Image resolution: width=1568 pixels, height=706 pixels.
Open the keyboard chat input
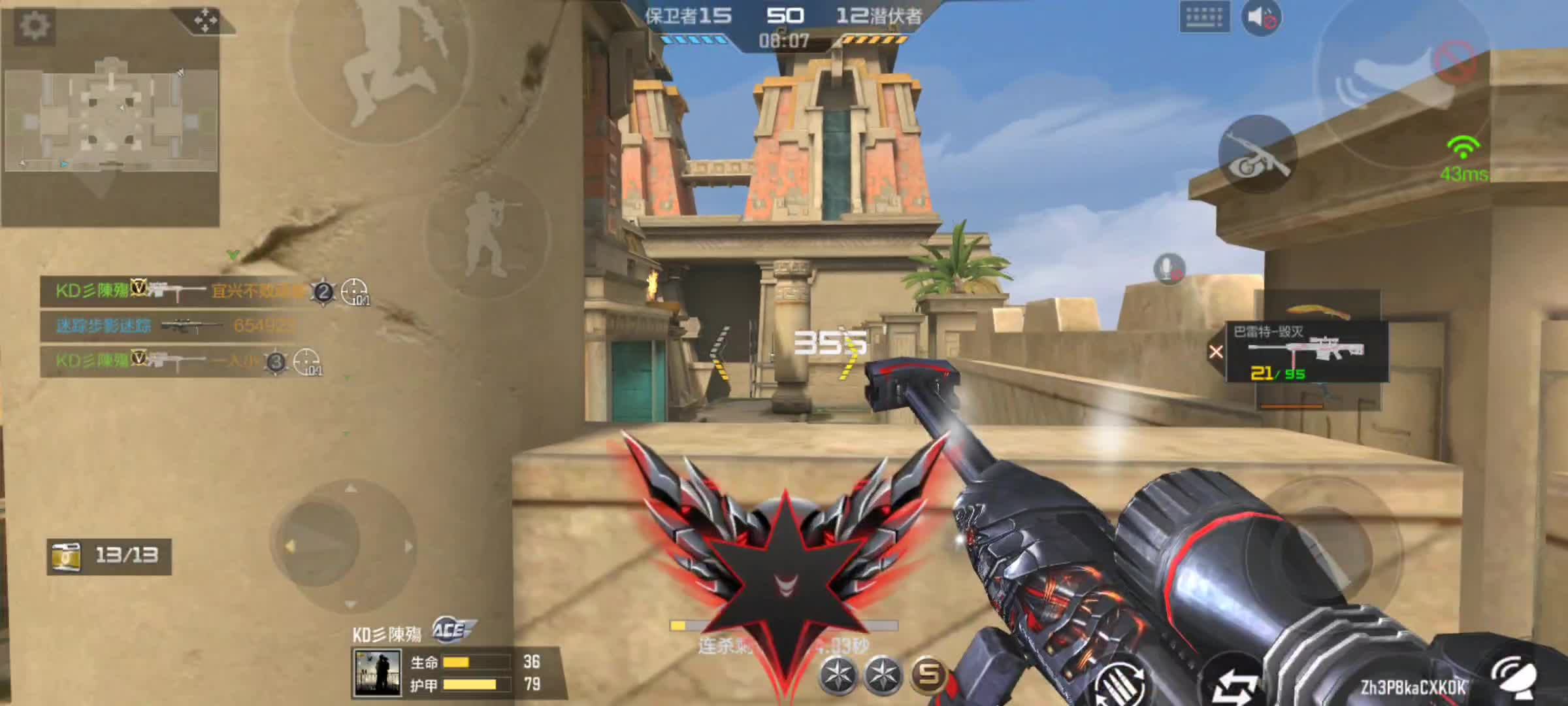coord(1204,16)
